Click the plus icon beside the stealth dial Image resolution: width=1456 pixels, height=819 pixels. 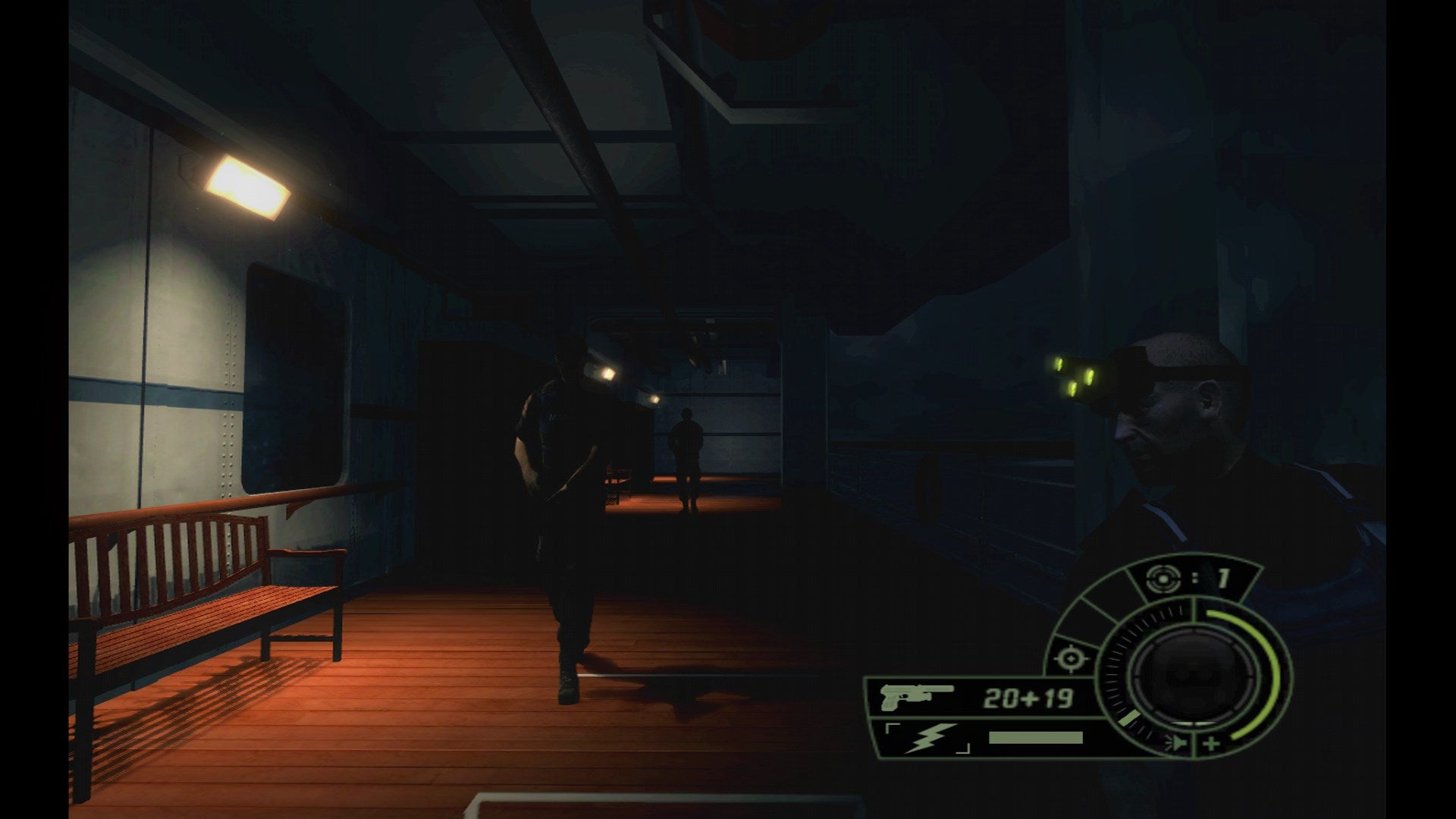[1212, 743]
